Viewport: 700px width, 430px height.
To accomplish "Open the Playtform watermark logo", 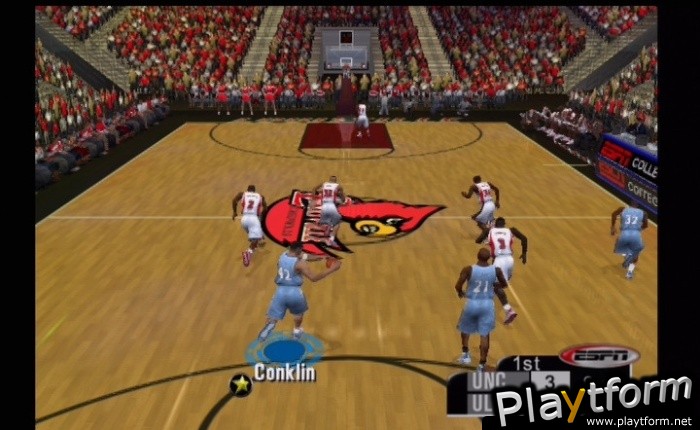I will tap(594, 400).
